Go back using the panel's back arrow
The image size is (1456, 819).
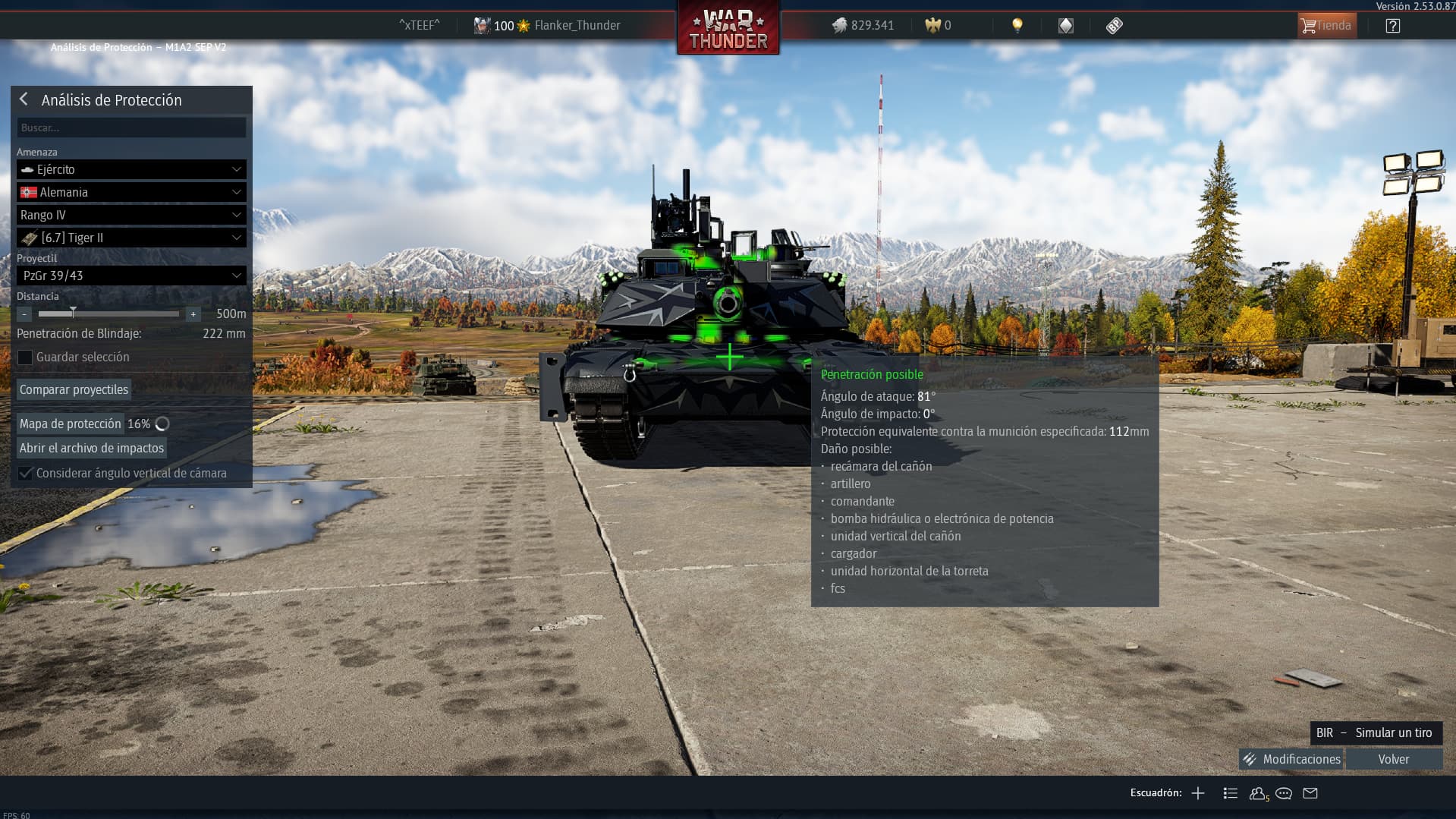tap(24, 99)
